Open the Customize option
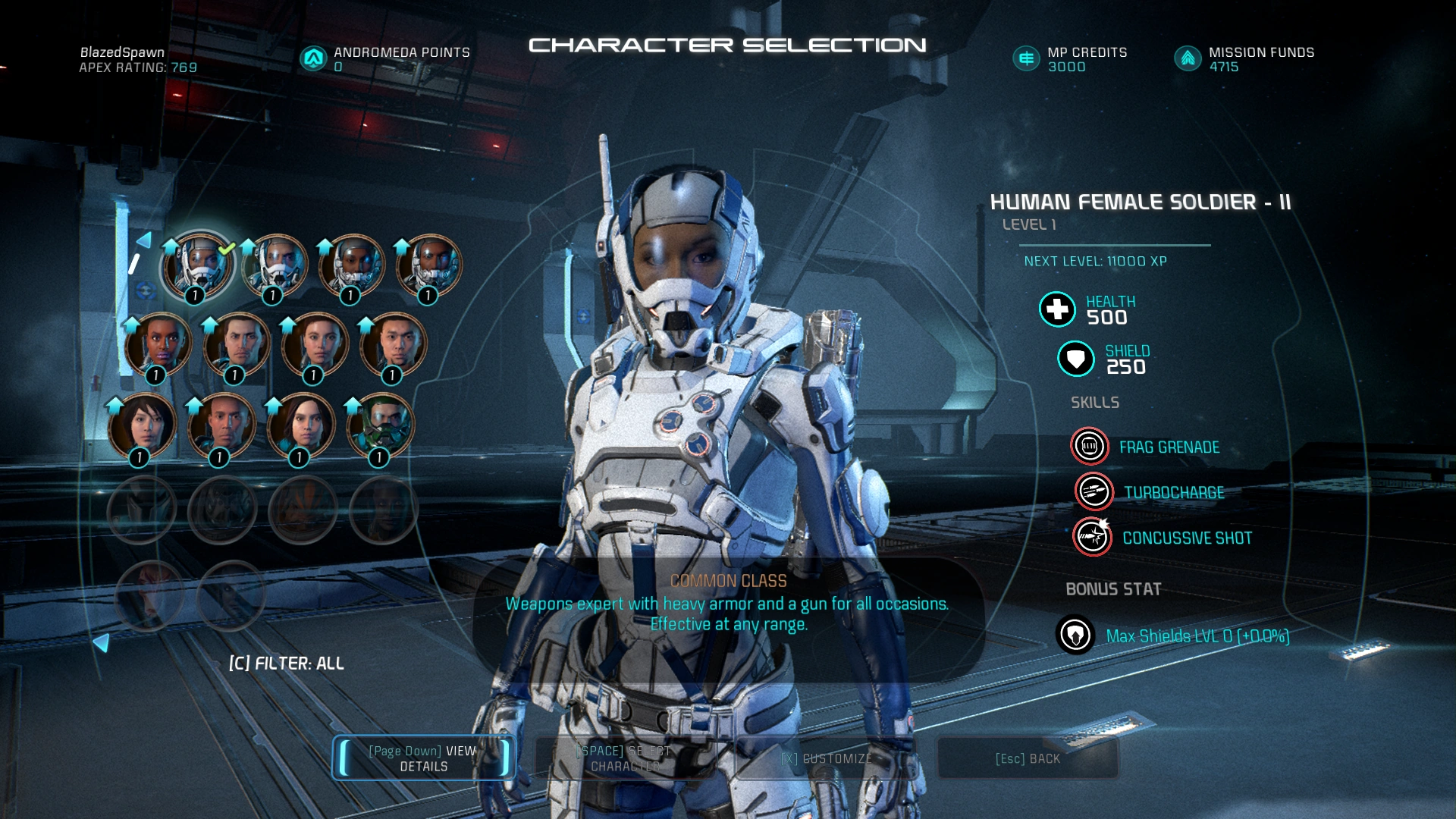This screenshot has height=819, width=1456. click(826, 758)
